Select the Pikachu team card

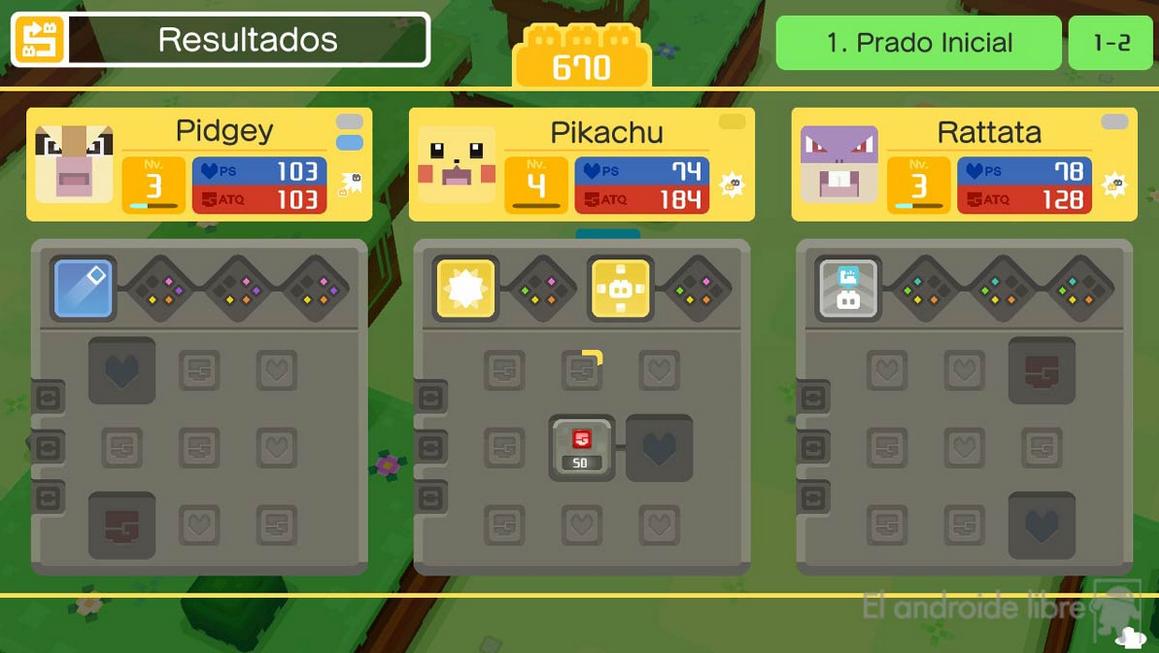(x=581, y=165)
